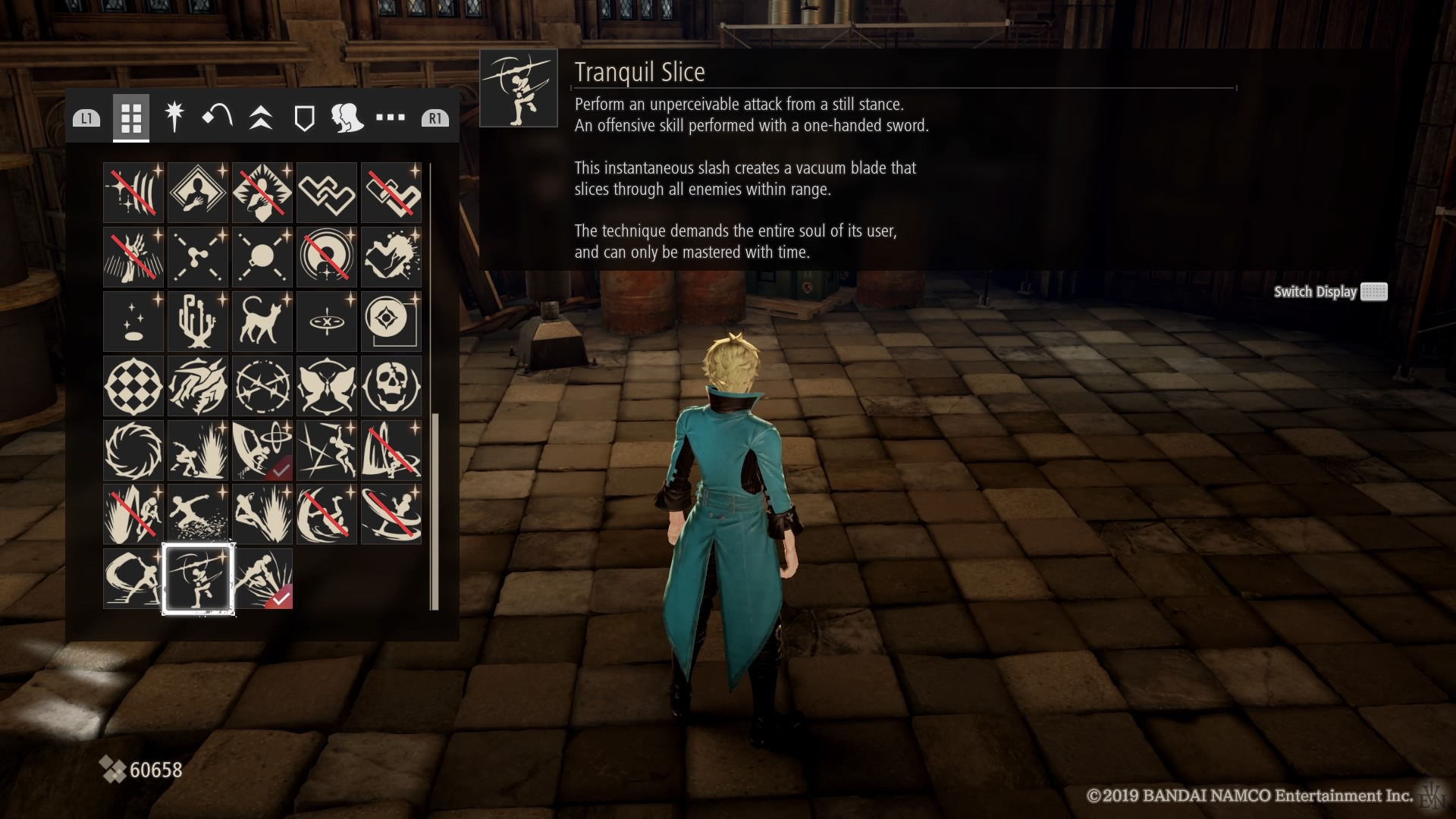Pick the interlocked chevrons gift without a red slash
This screenshot has width=1456, height=819.
(x=327, y=192)
